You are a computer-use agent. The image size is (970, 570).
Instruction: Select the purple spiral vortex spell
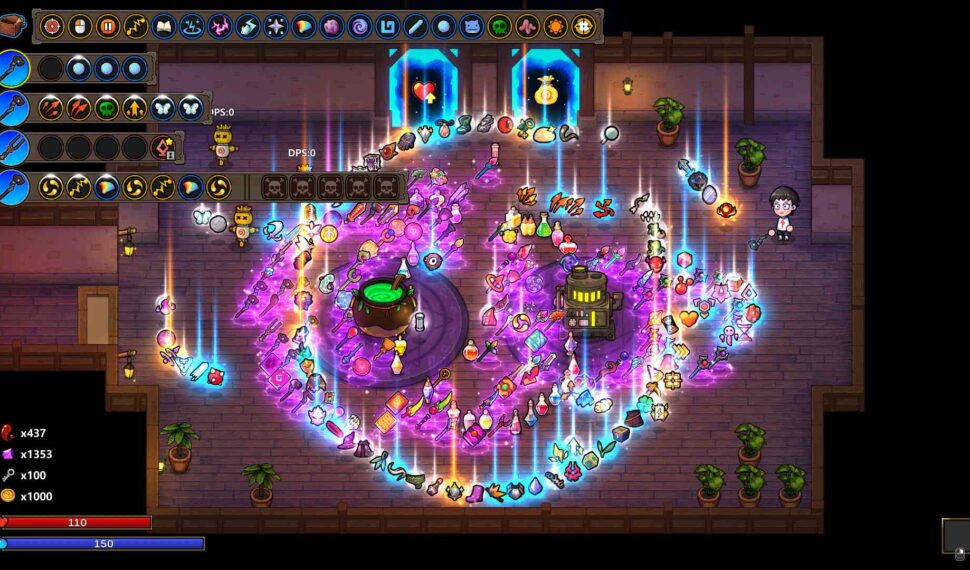(x=360, y=26)
